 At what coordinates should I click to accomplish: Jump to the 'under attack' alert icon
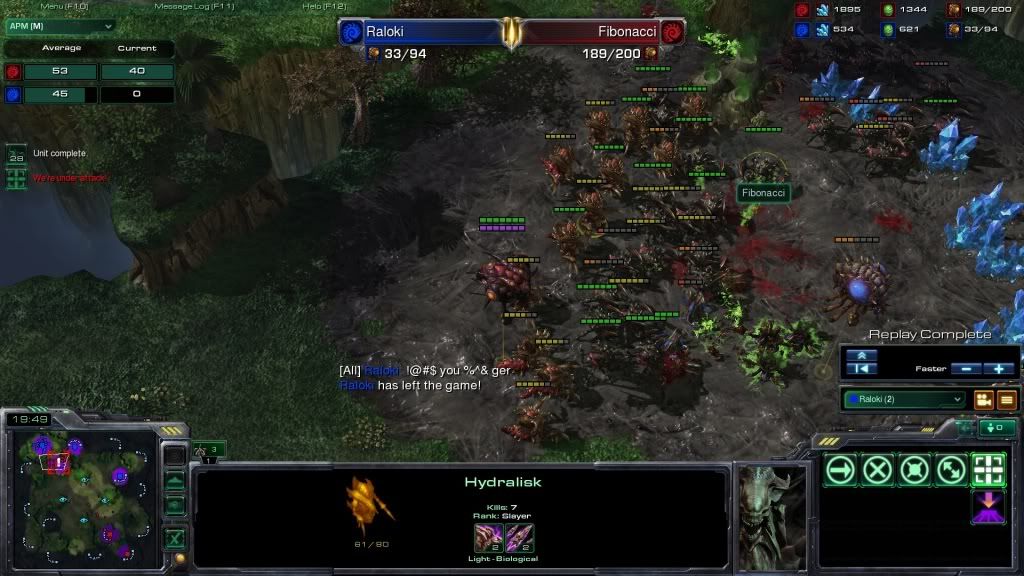16,179
